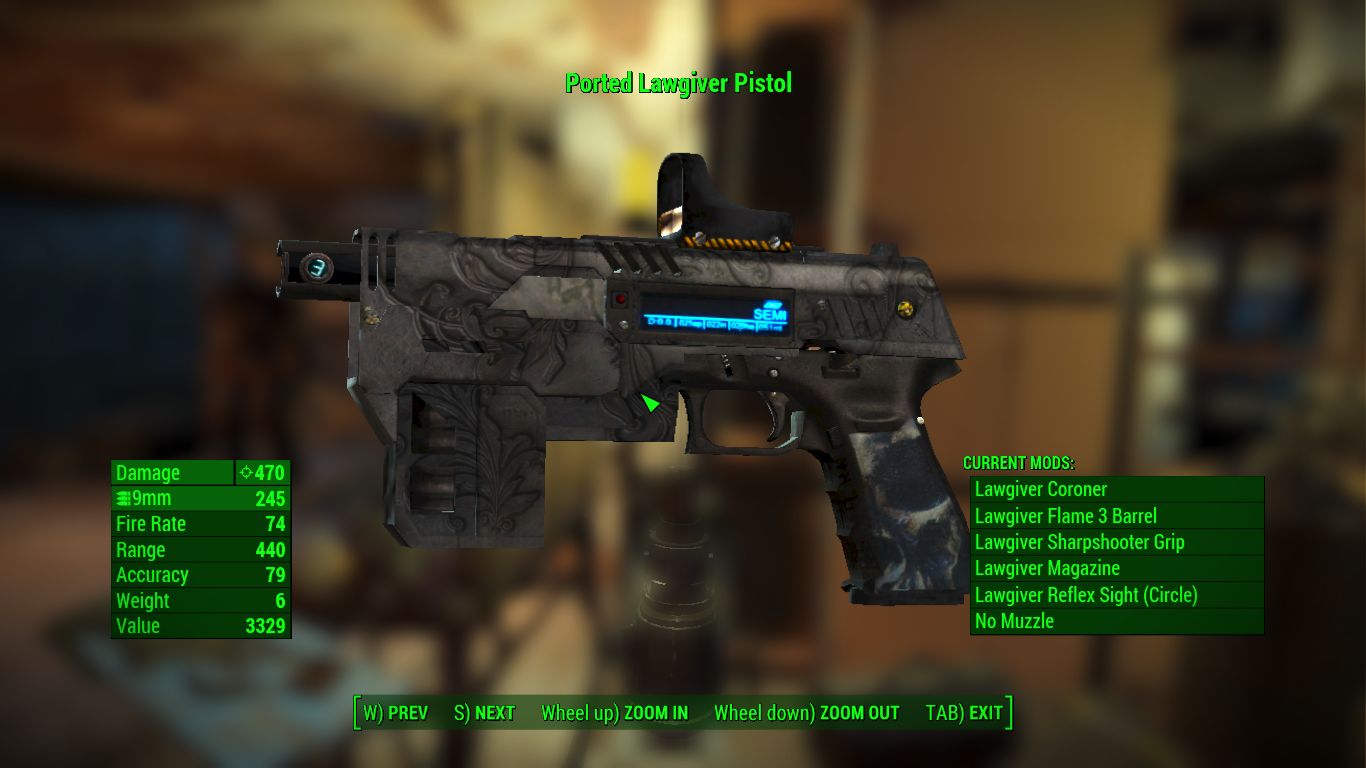Select the Lawgiver Coroner mod row
The width and height of the screenshot is (1366, 768).
[1116, 490]
